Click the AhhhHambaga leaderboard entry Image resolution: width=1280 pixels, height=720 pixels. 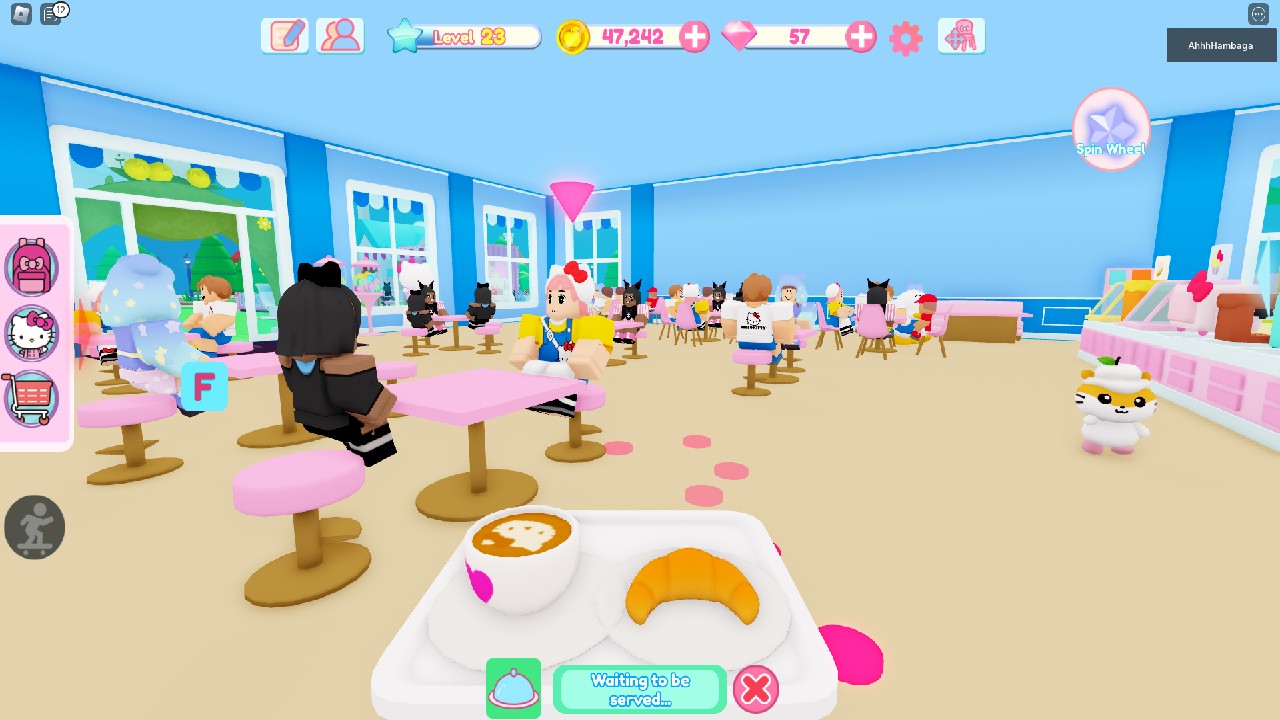point(1220,45)
